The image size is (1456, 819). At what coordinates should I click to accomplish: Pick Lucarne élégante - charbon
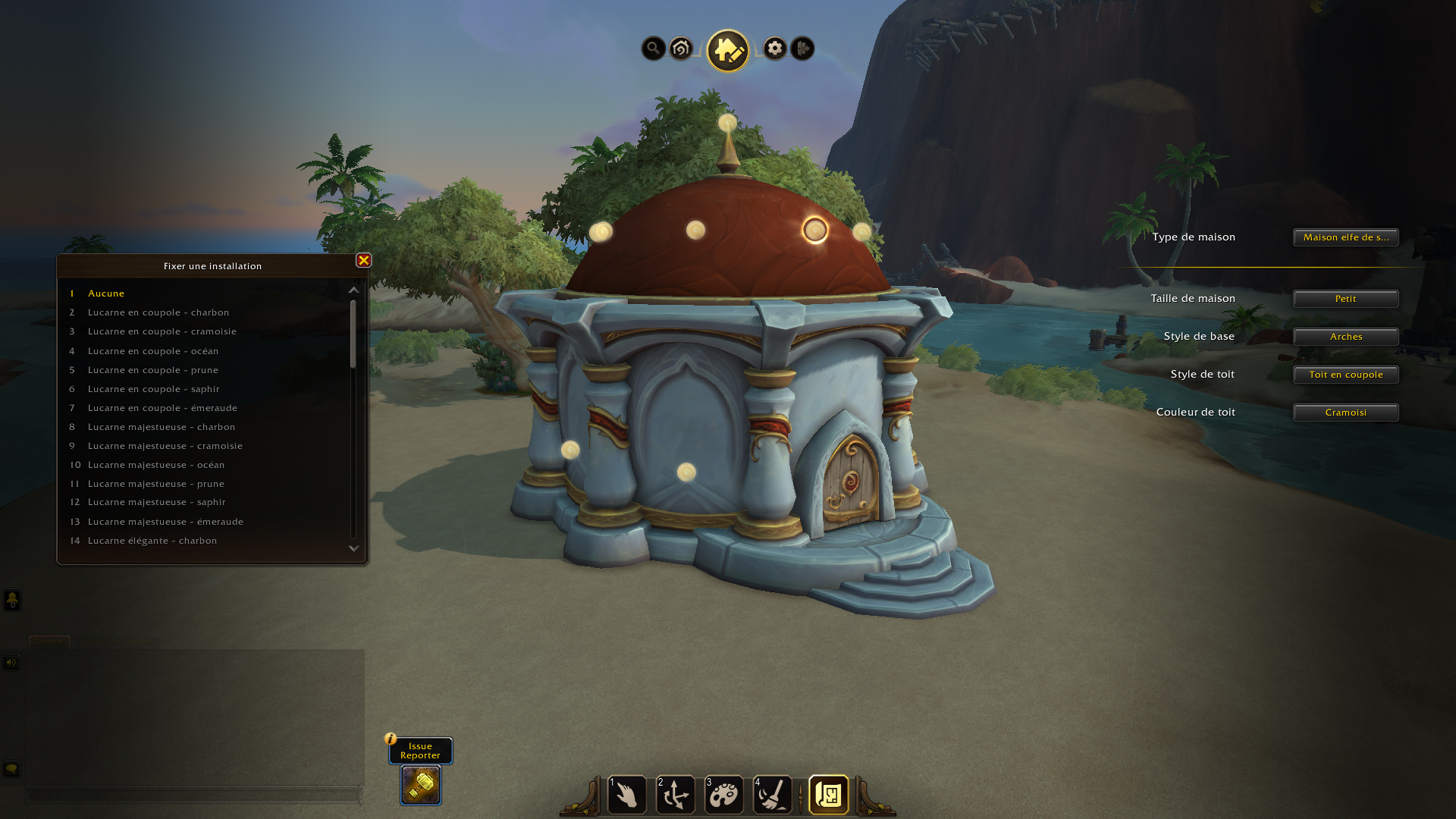(x=152, y=541)
